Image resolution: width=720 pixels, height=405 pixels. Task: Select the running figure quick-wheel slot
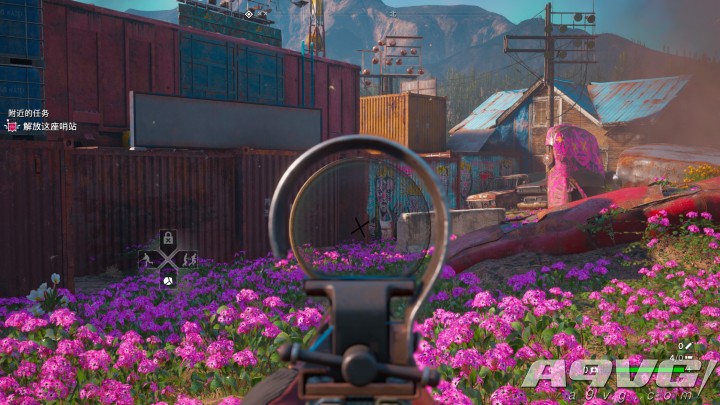(x=148, y=259)
